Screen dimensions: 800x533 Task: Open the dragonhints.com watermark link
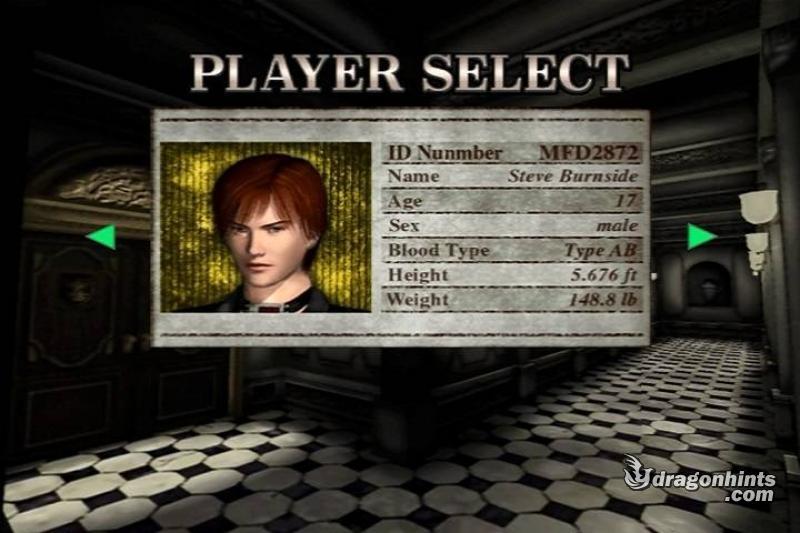coord(700,479)
